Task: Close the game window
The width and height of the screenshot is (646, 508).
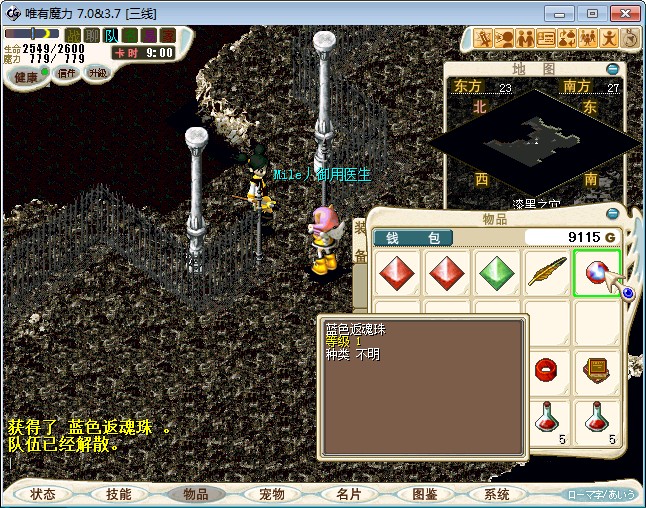Action: click(x=622, y=13)
